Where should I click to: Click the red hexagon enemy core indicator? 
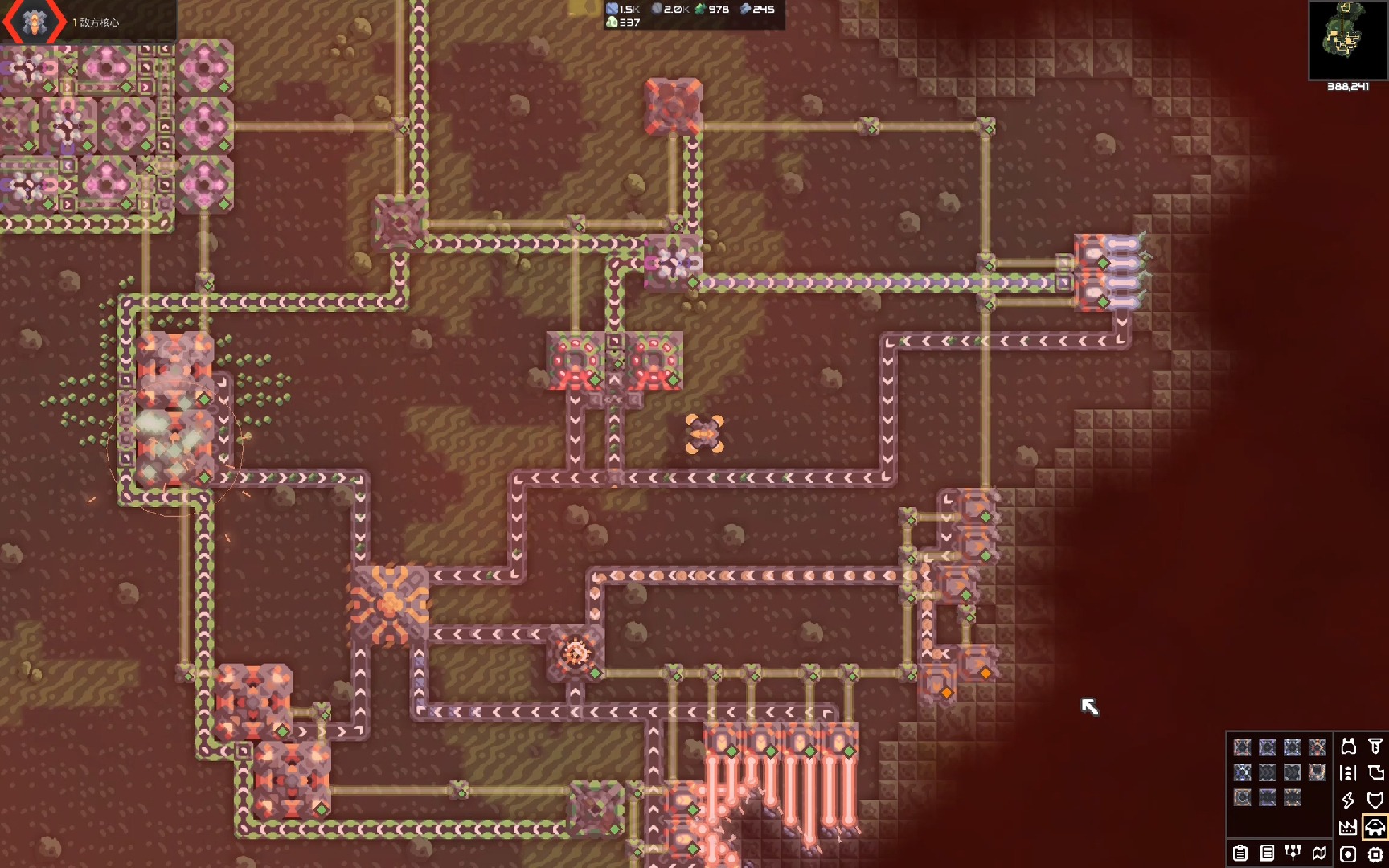click(x=34, y=22)
